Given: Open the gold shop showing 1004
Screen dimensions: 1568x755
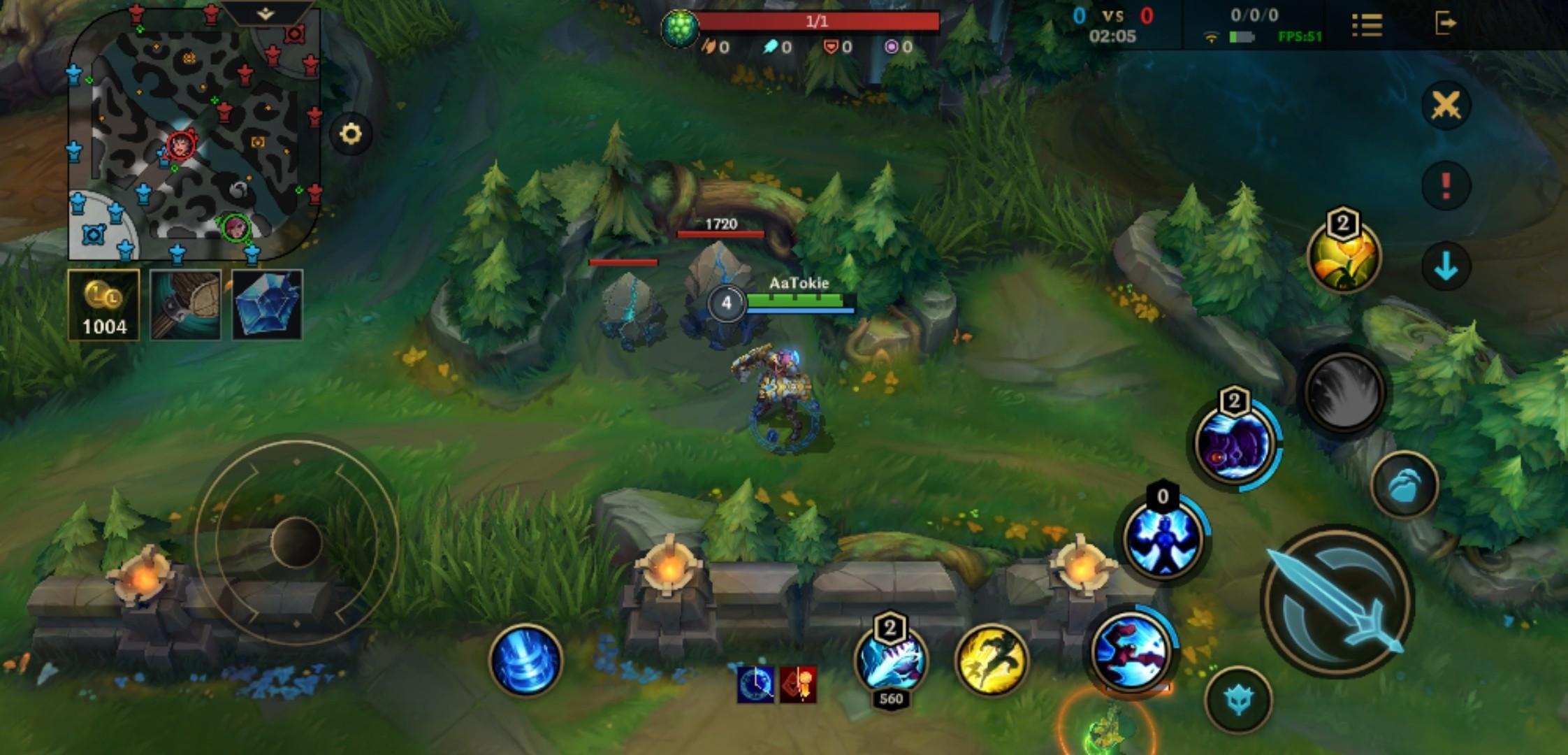Looking at the screenshot, I should [x=104, y=305].
